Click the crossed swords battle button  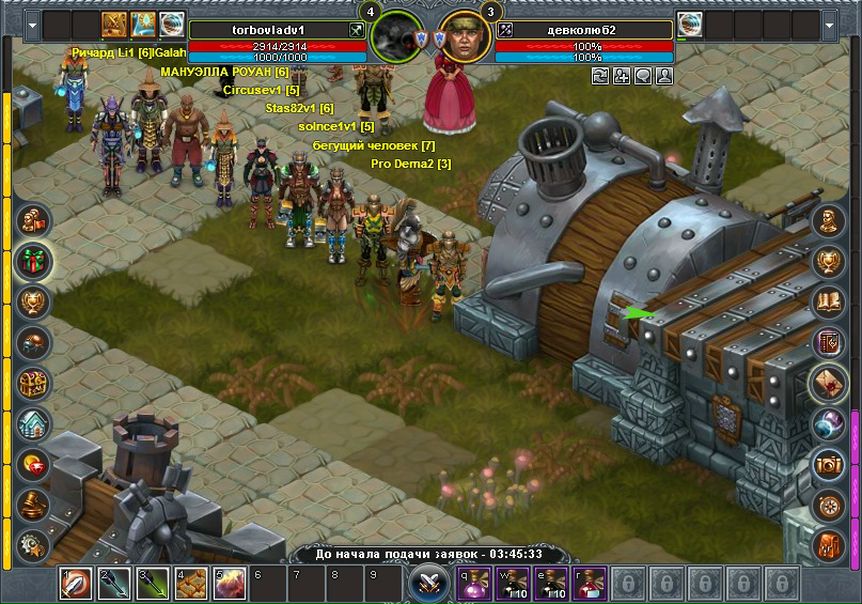pos(429,581)
